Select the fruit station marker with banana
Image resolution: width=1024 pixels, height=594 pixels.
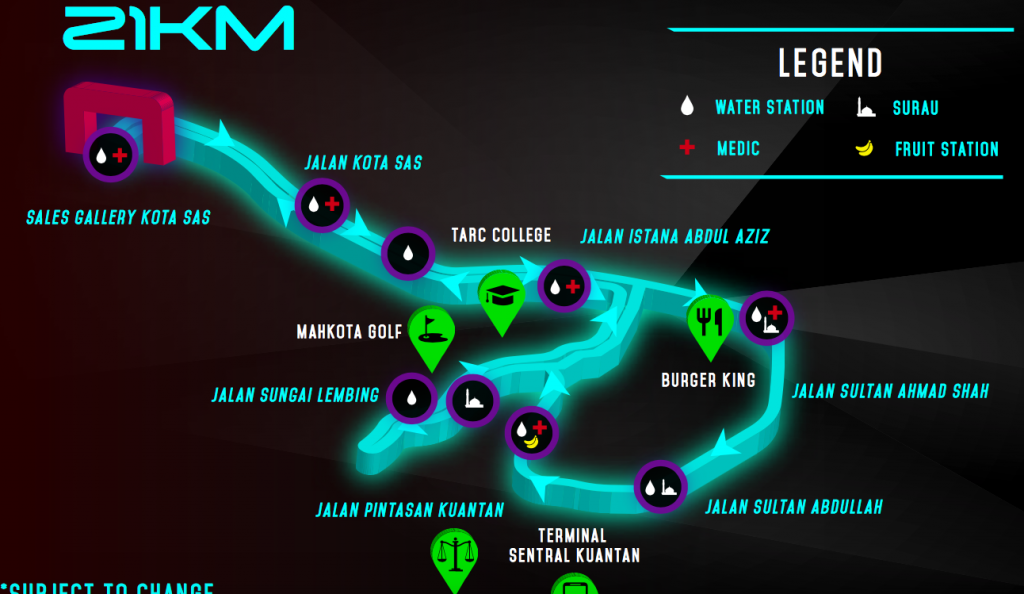[532, 433]
